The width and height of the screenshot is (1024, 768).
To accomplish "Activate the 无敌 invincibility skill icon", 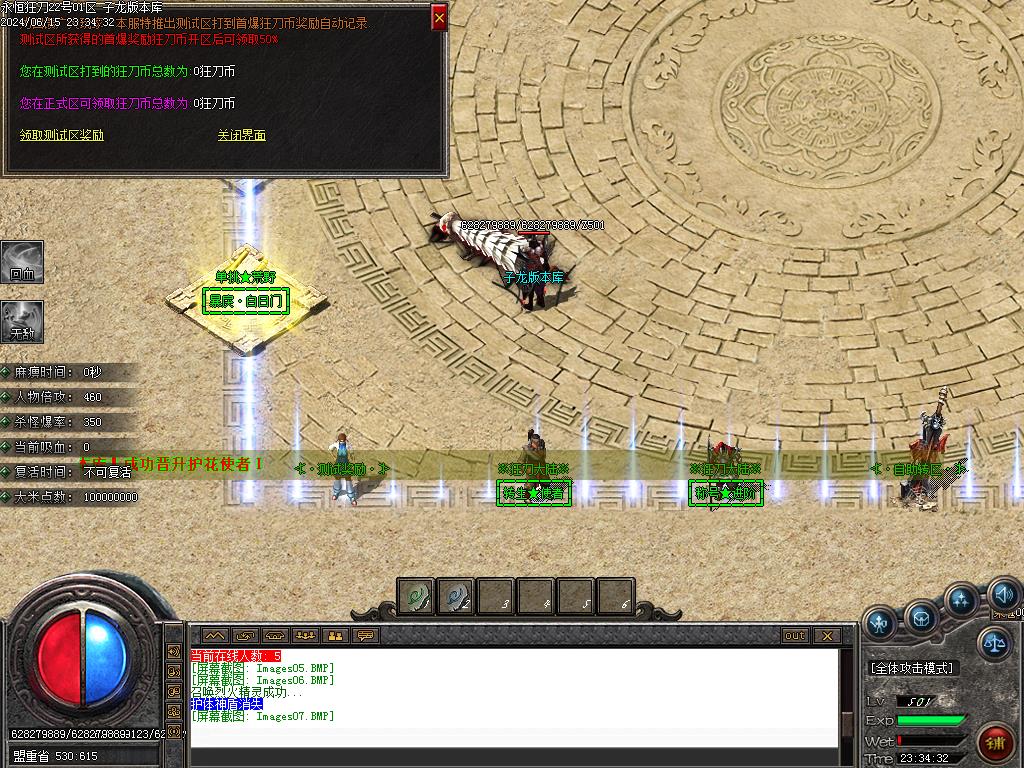I will (x=21, y=321).
